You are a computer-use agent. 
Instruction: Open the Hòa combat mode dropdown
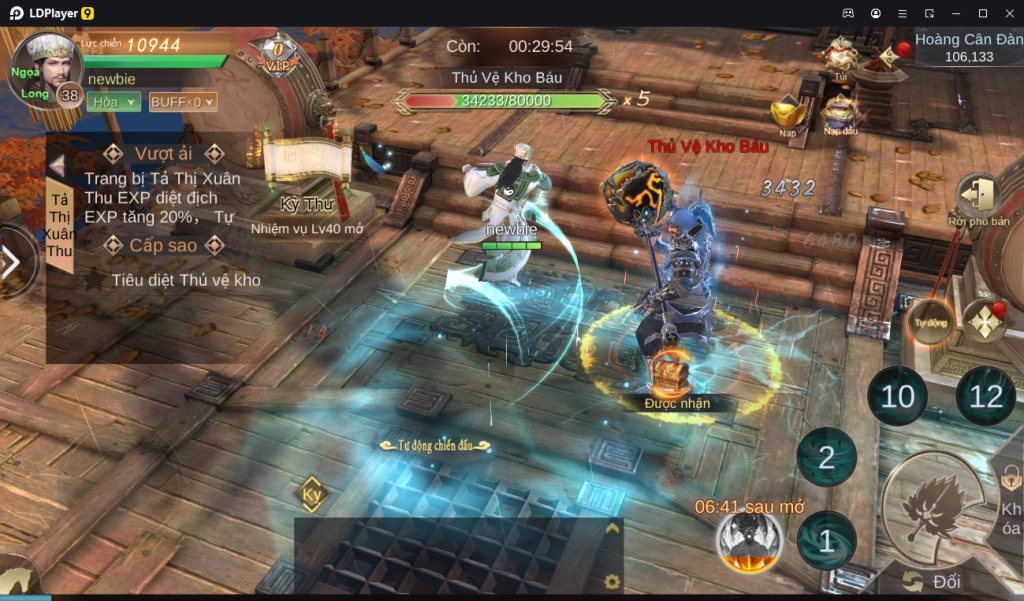pos(113,101)
